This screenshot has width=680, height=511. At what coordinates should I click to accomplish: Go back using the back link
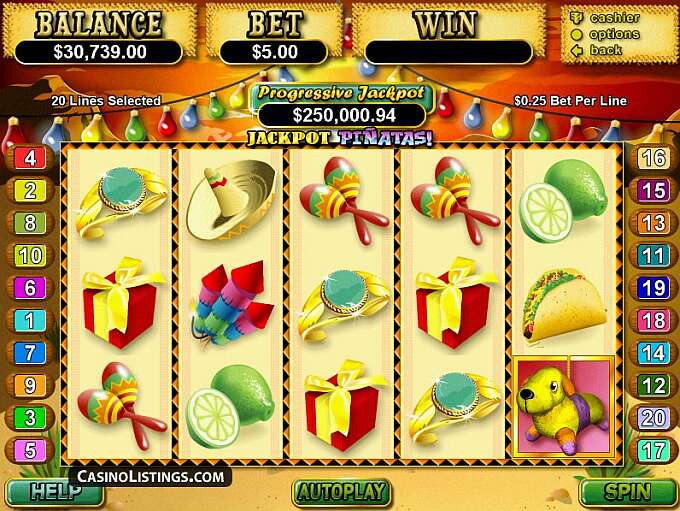[606, 50]
